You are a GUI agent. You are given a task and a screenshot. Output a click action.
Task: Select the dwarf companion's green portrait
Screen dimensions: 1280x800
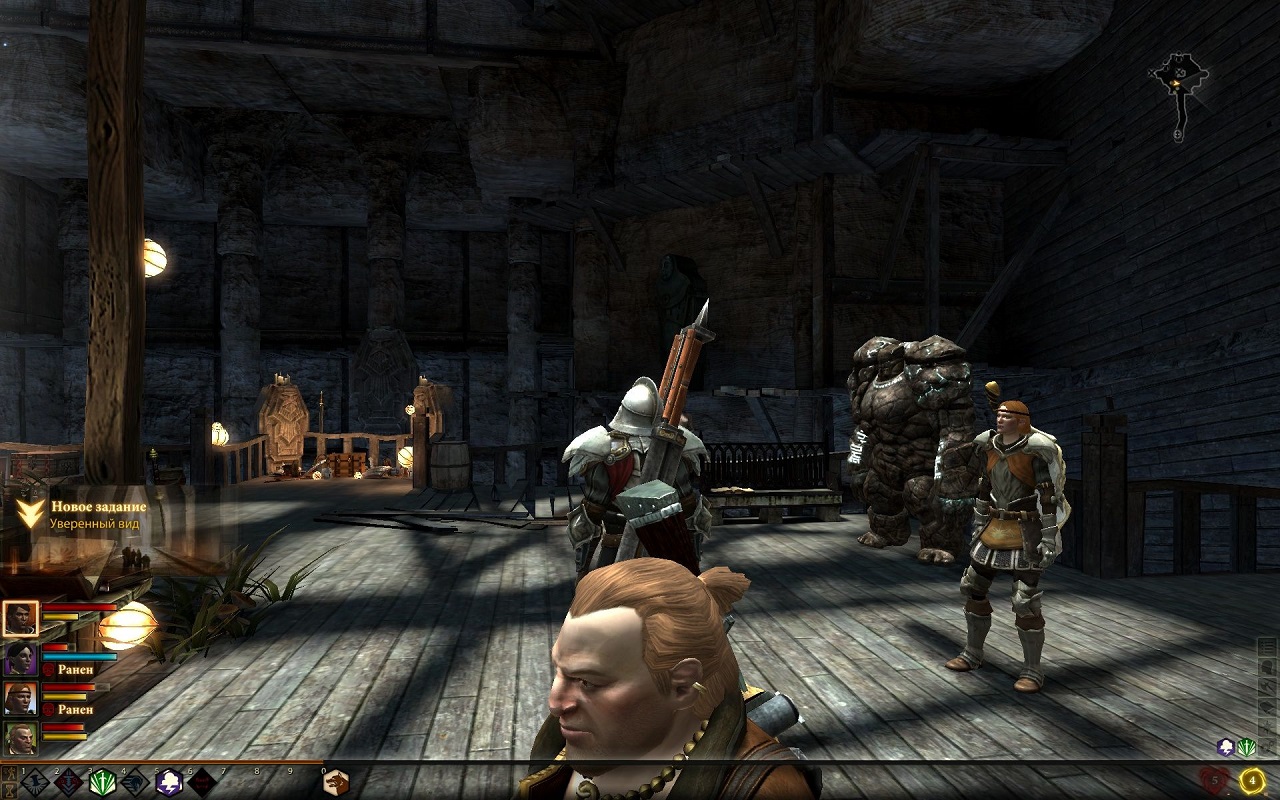20,738
